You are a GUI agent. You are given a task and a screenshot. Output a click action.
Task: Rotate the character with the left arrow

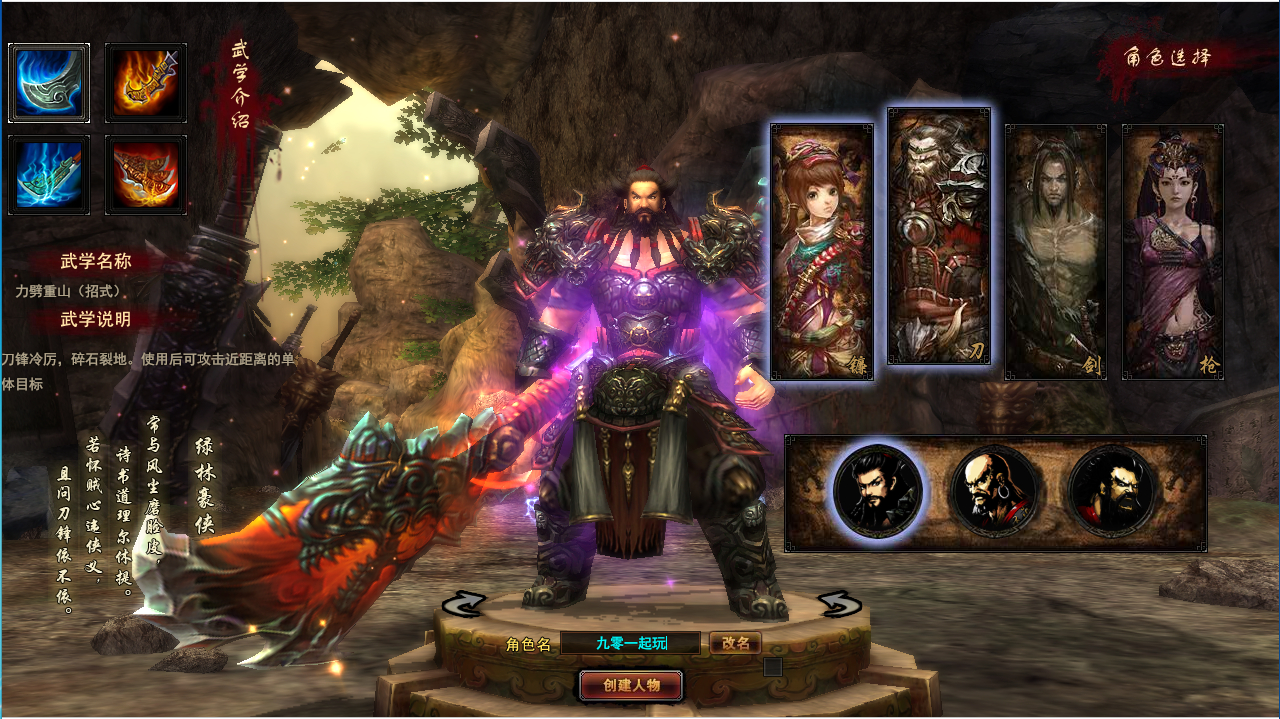pos(463,604)
